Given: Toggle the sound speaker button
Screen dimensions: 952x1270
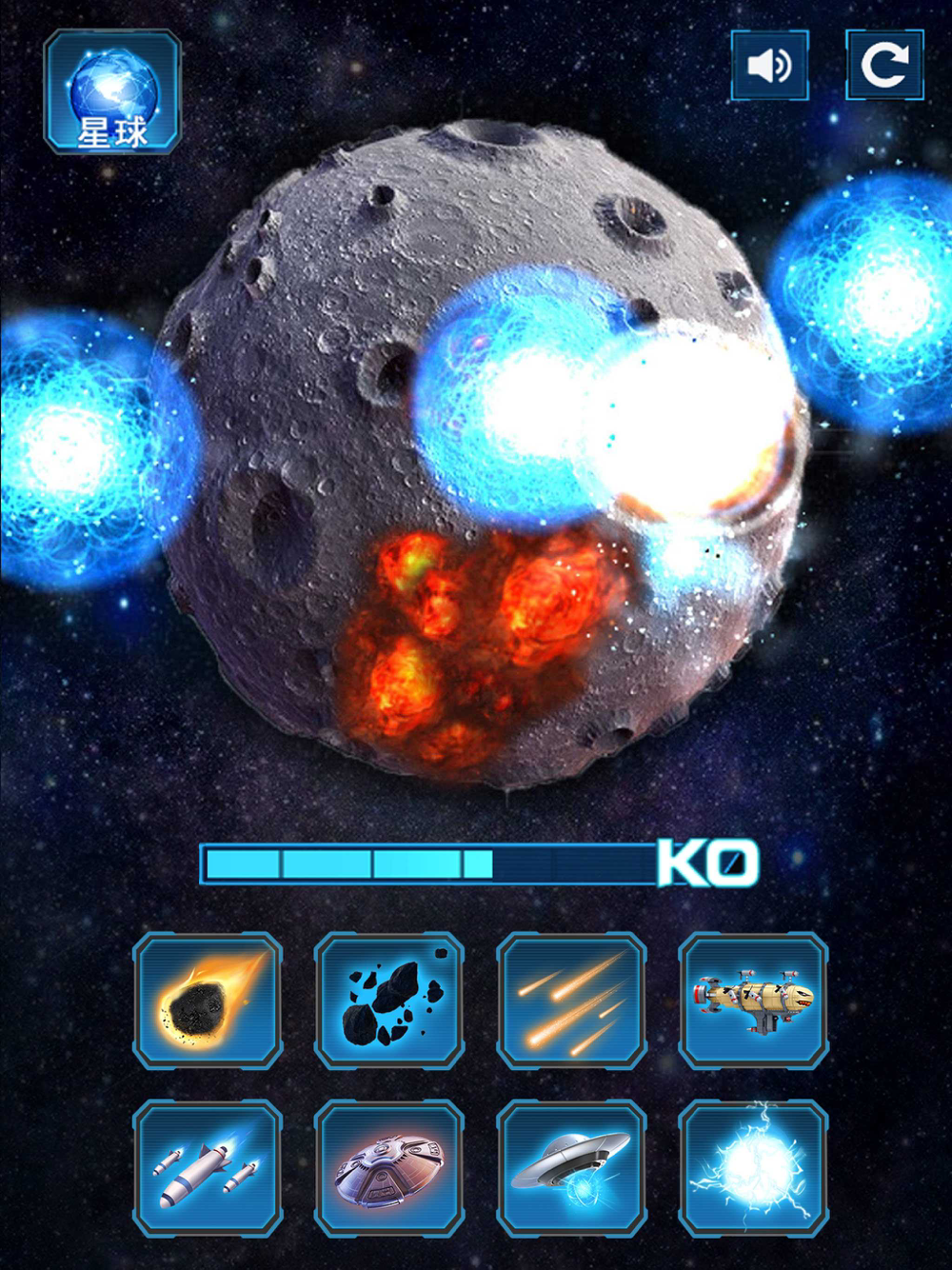Looking at the screenshot, I should coord(769,66).
